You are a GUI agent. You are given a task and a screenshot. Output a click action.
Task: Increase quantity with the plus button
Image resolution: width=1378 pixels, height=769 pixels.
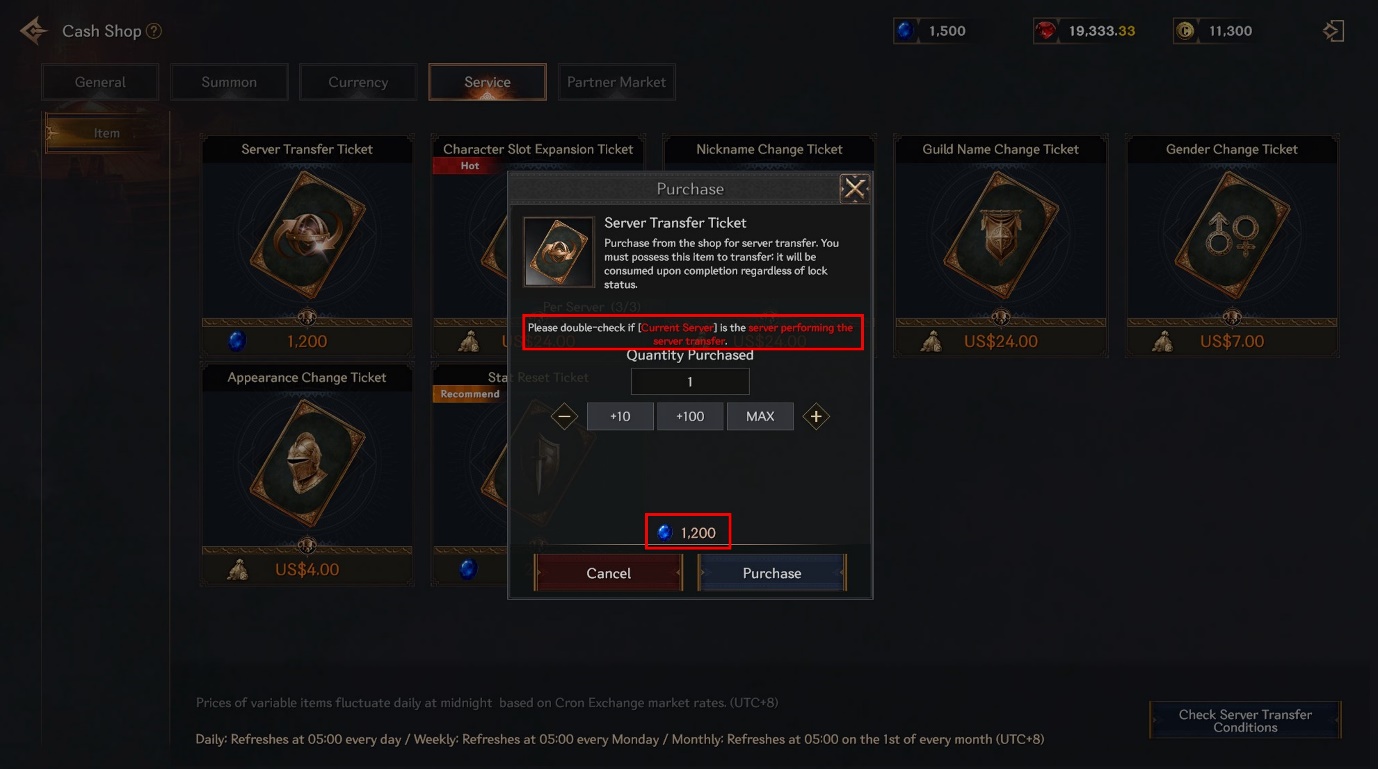click(816, 416)
